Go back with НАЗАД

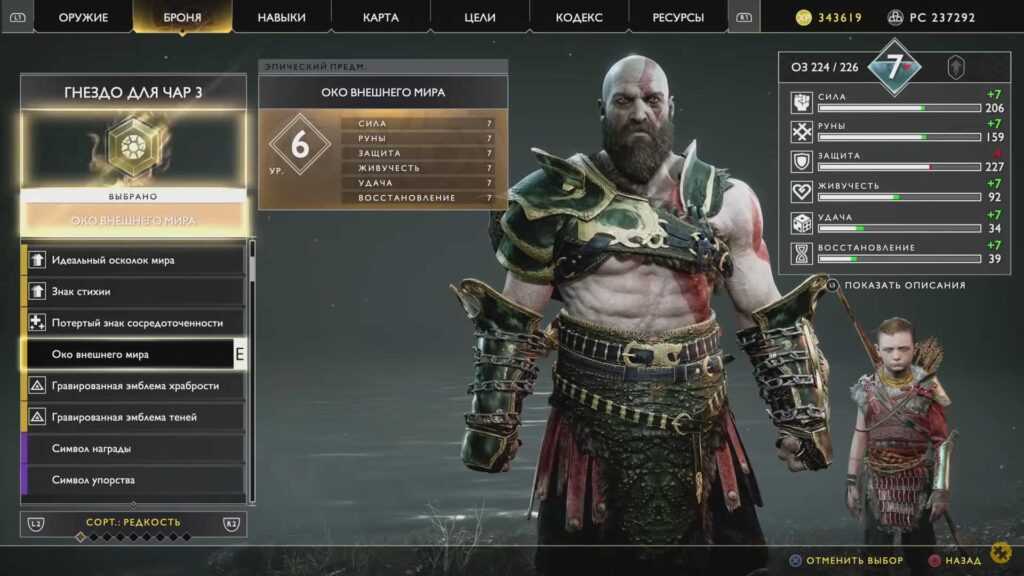(x=962, y=561)
